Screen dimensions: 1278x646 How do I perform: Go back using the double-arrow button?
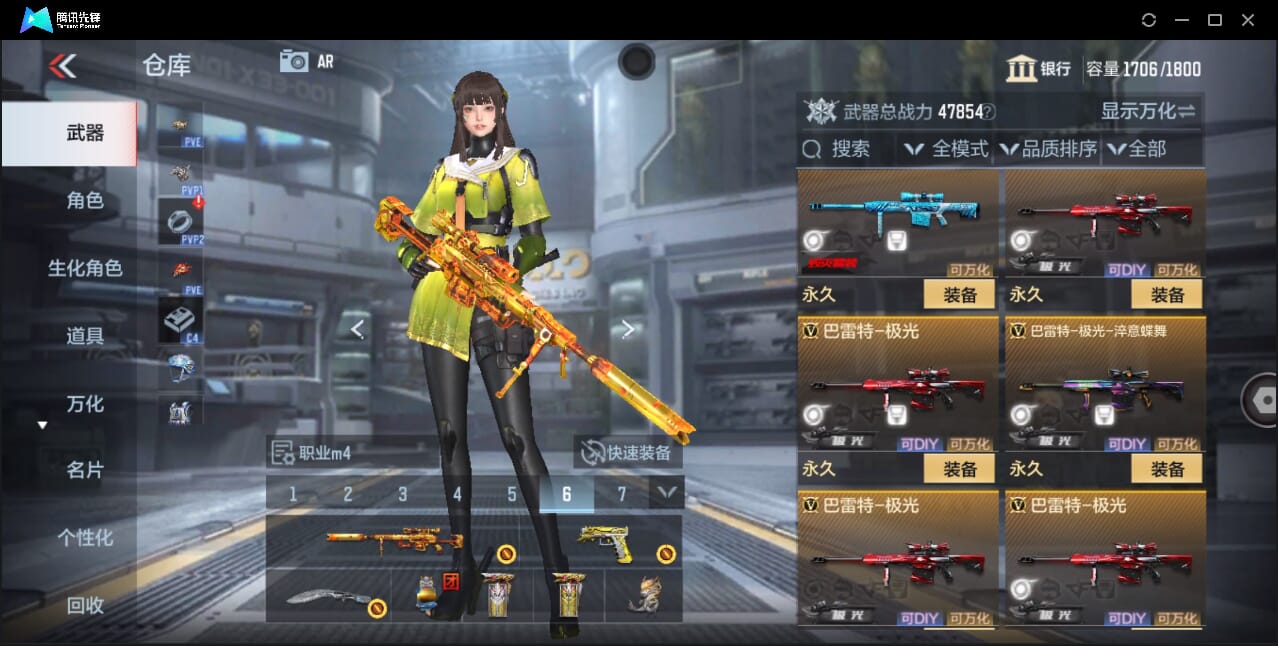coord(62,66)
